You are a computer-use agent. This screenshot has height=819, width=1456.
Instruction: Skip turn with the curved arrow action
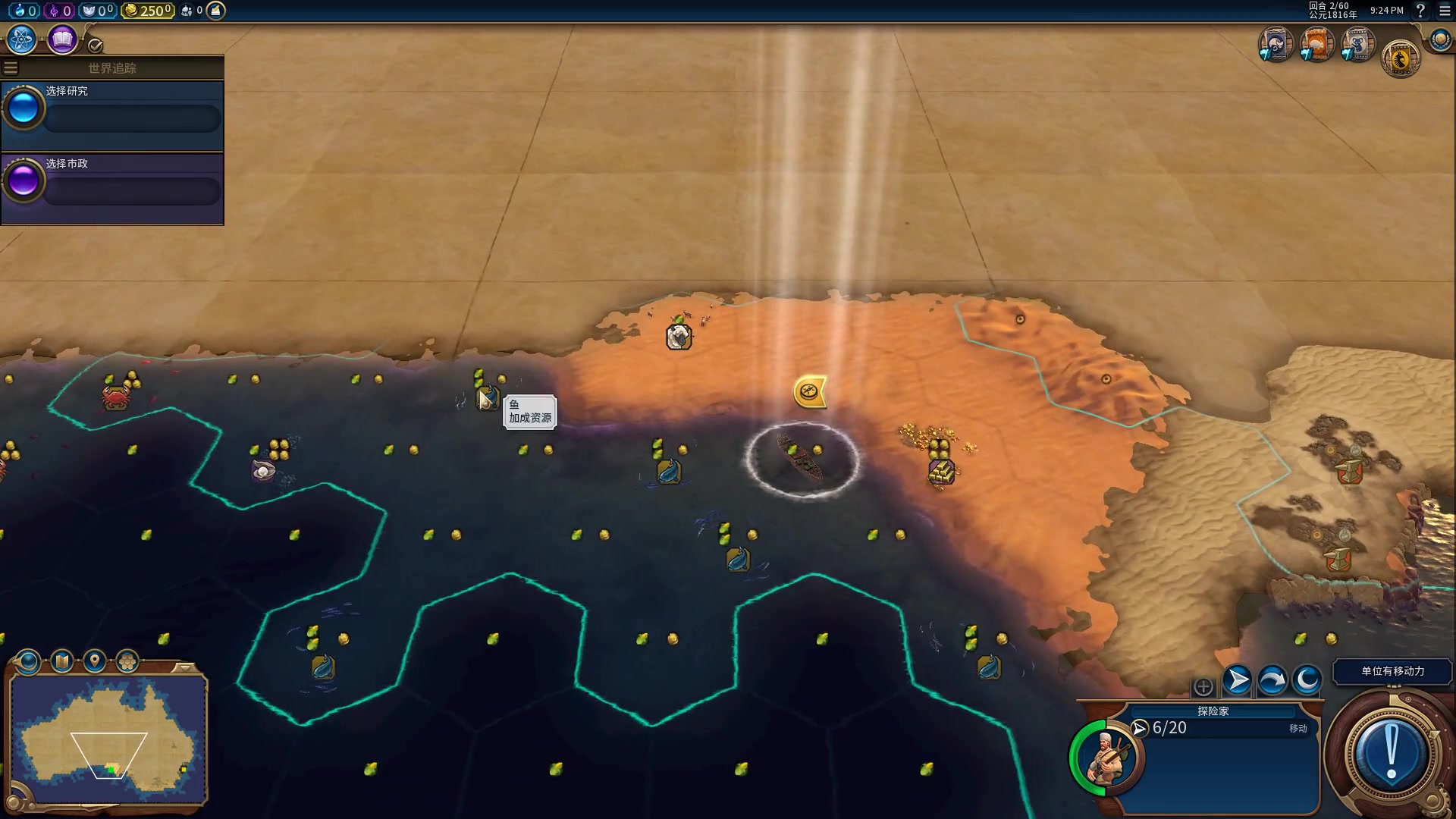1272,680
